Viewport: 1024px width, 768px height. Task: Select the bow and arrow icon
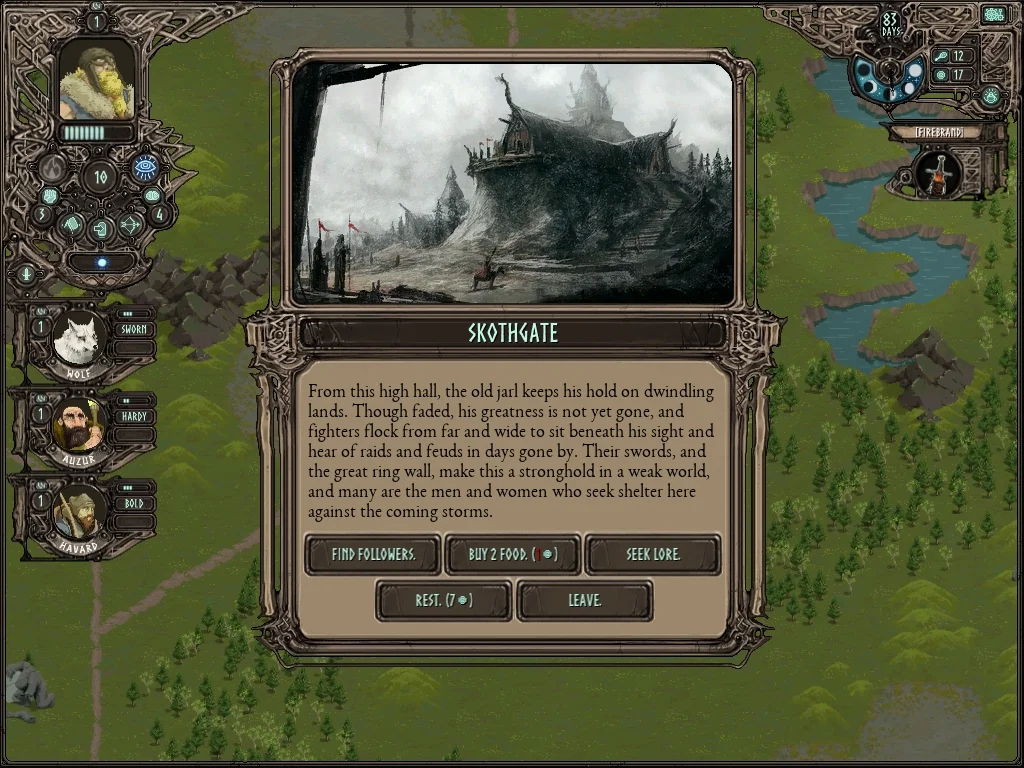pos(130,226)
